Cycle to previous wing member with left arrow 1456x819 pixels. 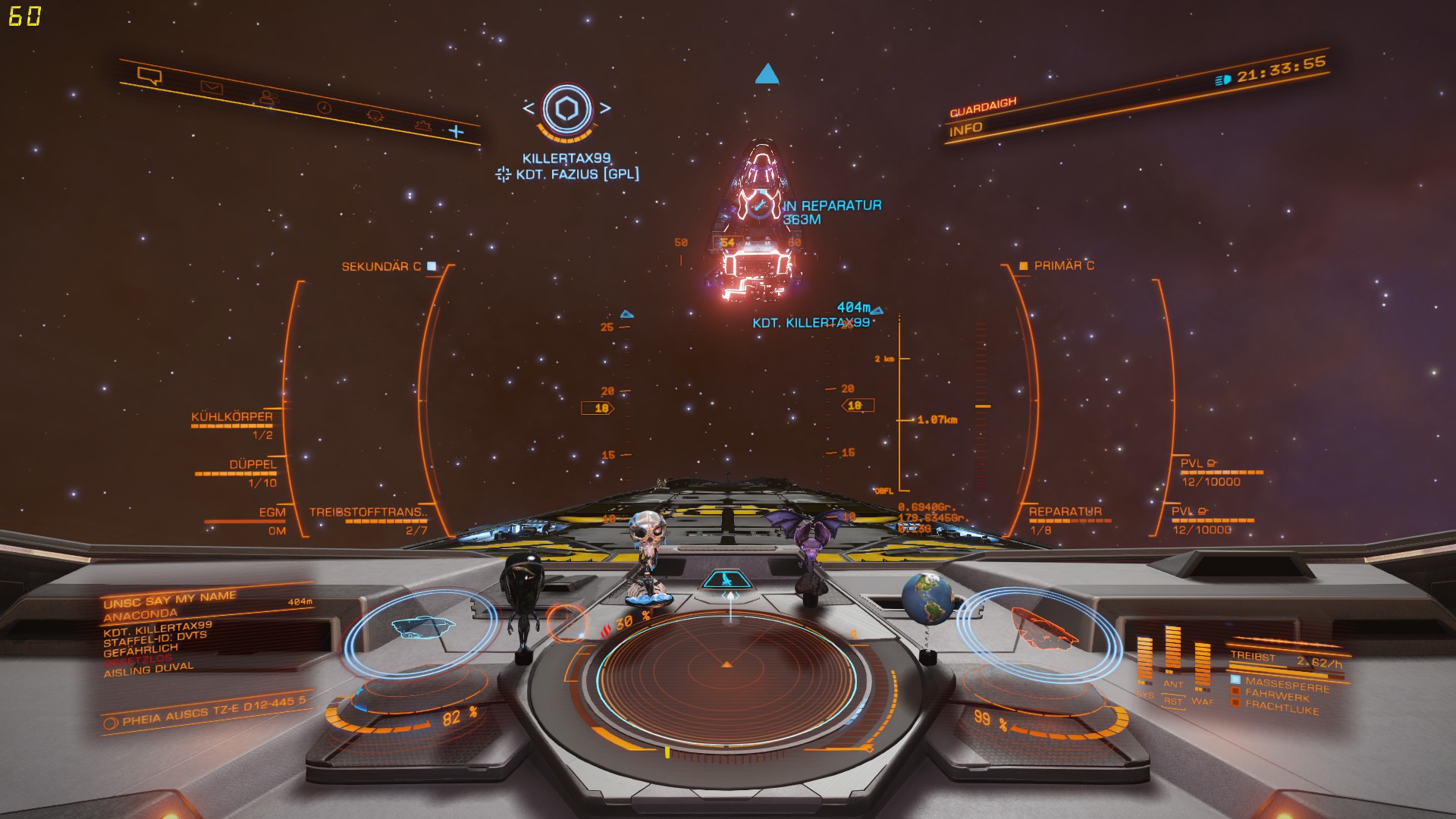click(529, 108)
